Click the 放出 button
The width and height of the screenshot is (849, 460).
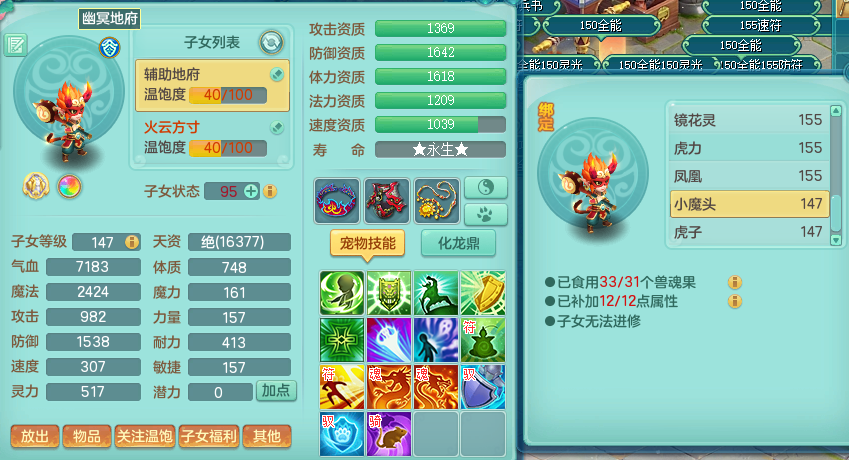click(34, 437)
